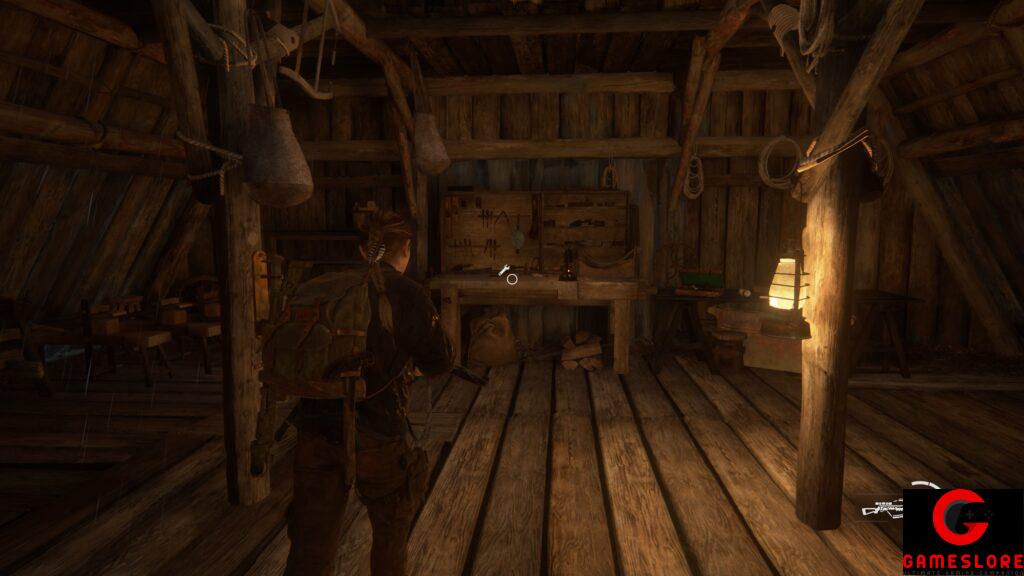
Task: Click the equipped rifle weapon icon
Action: (x=882, y=509)
